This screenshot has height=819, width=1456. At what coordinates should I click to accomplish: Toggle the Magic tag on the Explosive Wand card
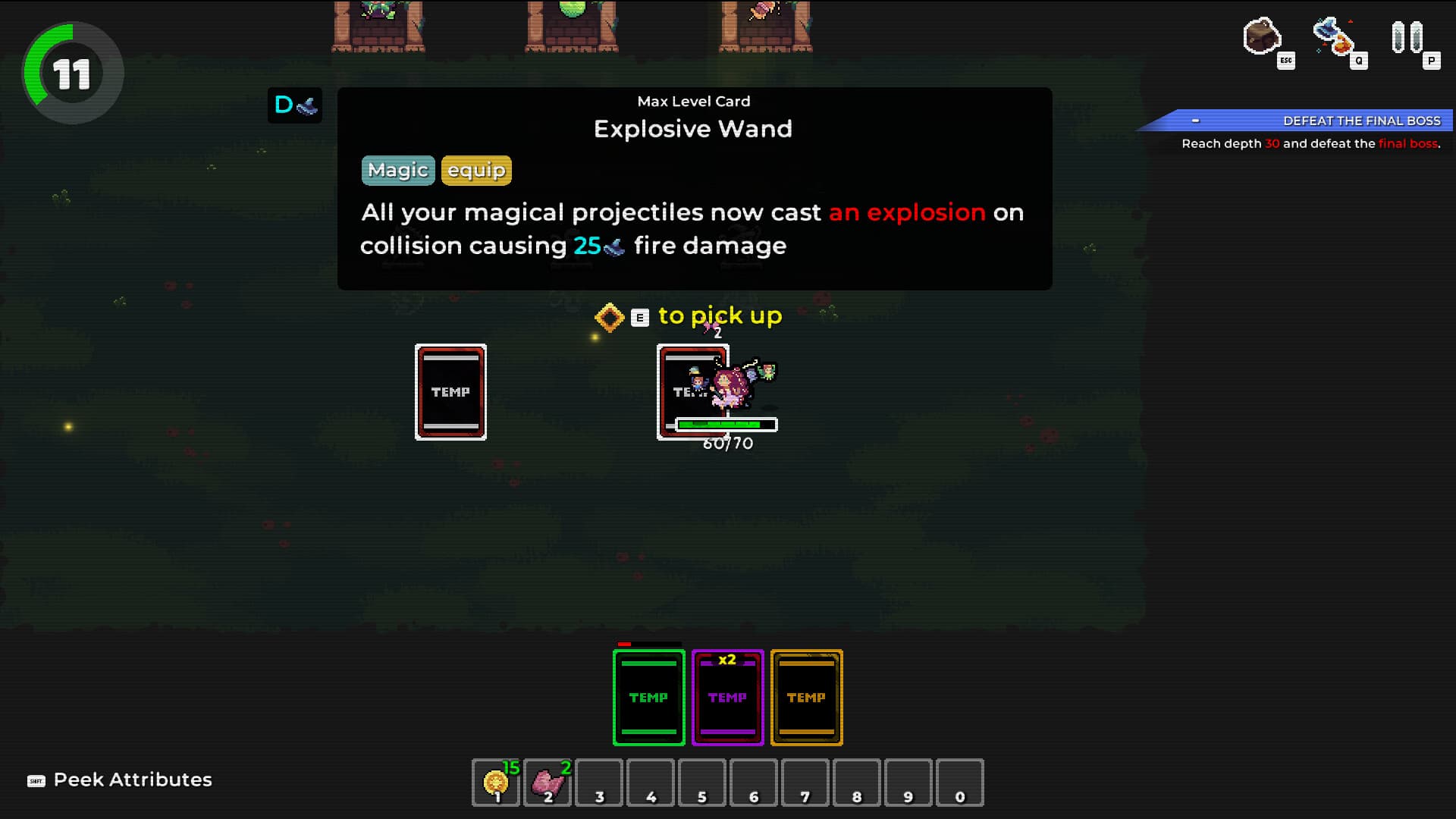click(397, 170)
